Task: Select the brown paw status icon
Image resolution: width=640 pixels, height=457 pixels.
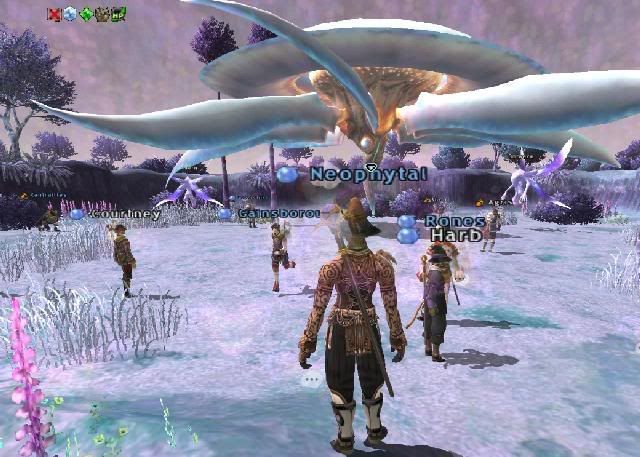Action: point(102,14)
